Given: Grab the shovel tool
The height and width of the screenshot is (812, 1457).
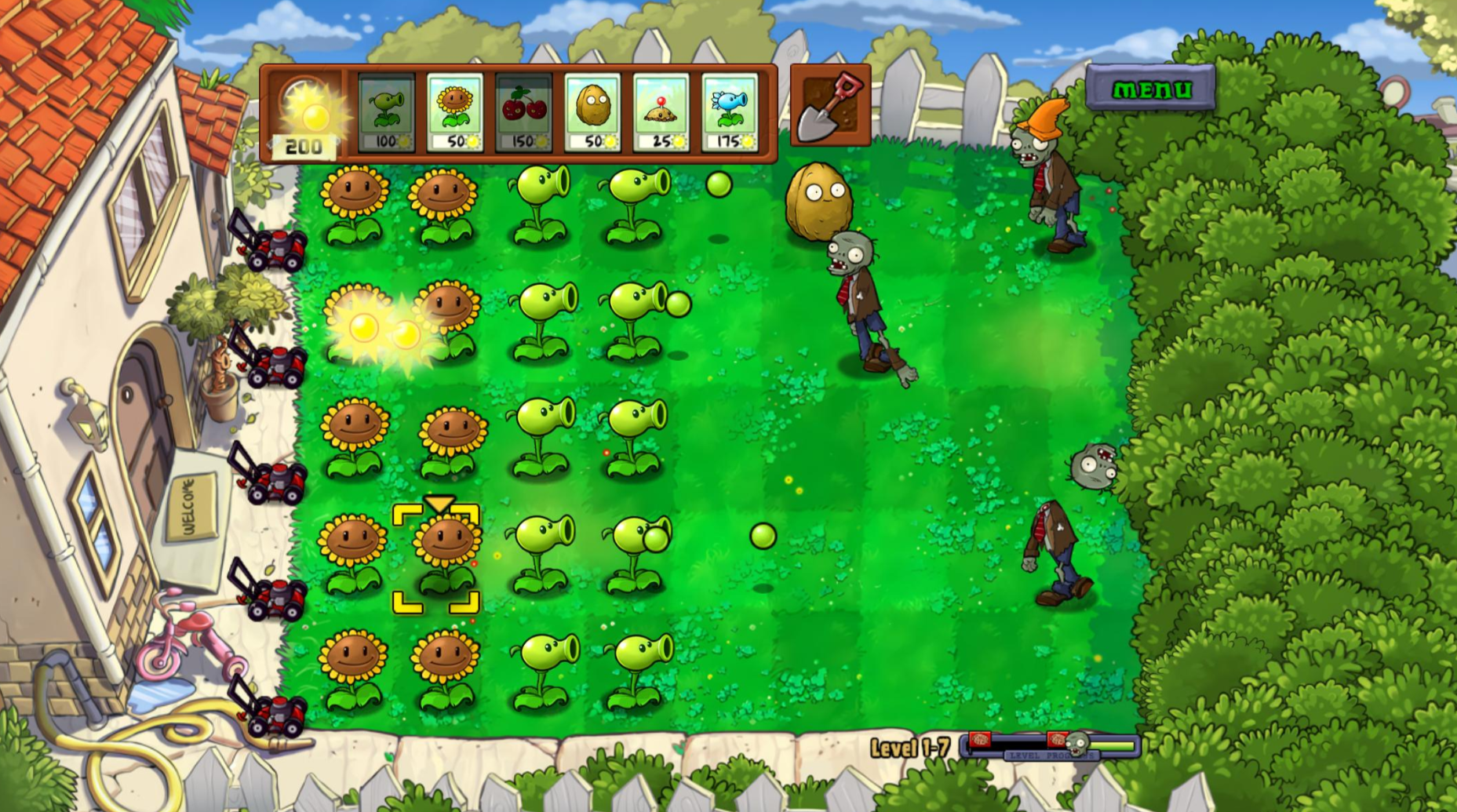Looking at the screenshot, I should 830,107.
